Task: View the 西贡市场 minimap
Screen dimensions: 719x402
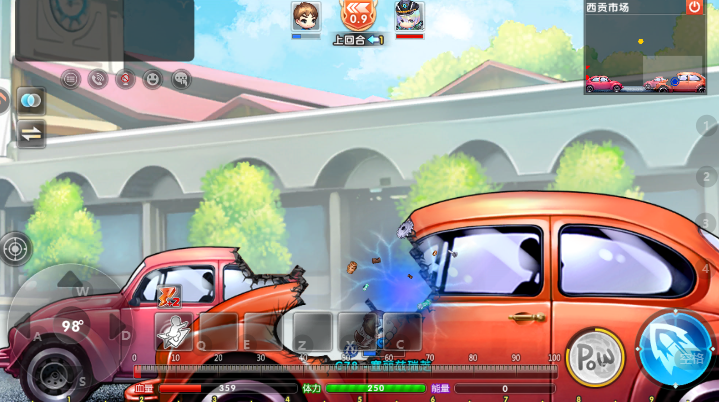Action: 644,55
